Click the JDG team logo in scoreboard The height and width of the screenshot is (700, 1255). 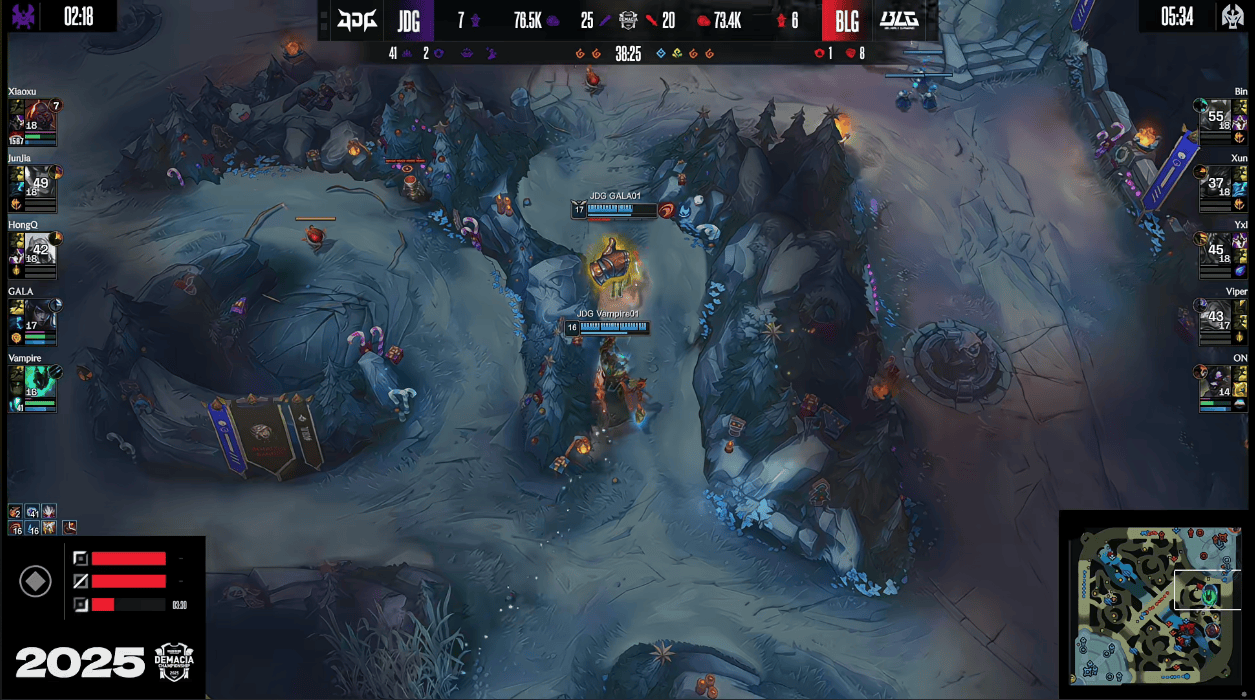[357, 20]
